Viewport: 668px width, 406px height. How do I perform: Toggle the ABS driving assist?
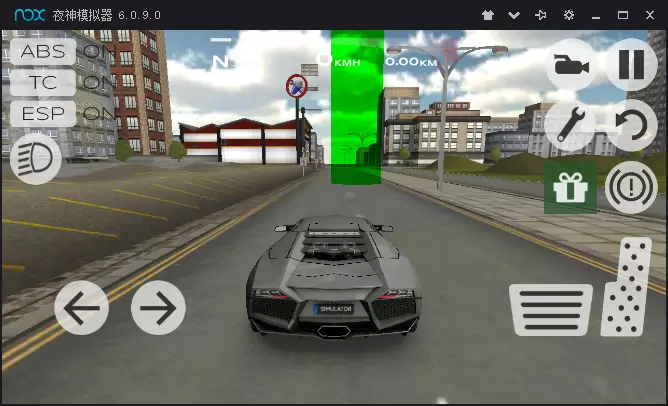pyautogui.click(x=42, y=51)
